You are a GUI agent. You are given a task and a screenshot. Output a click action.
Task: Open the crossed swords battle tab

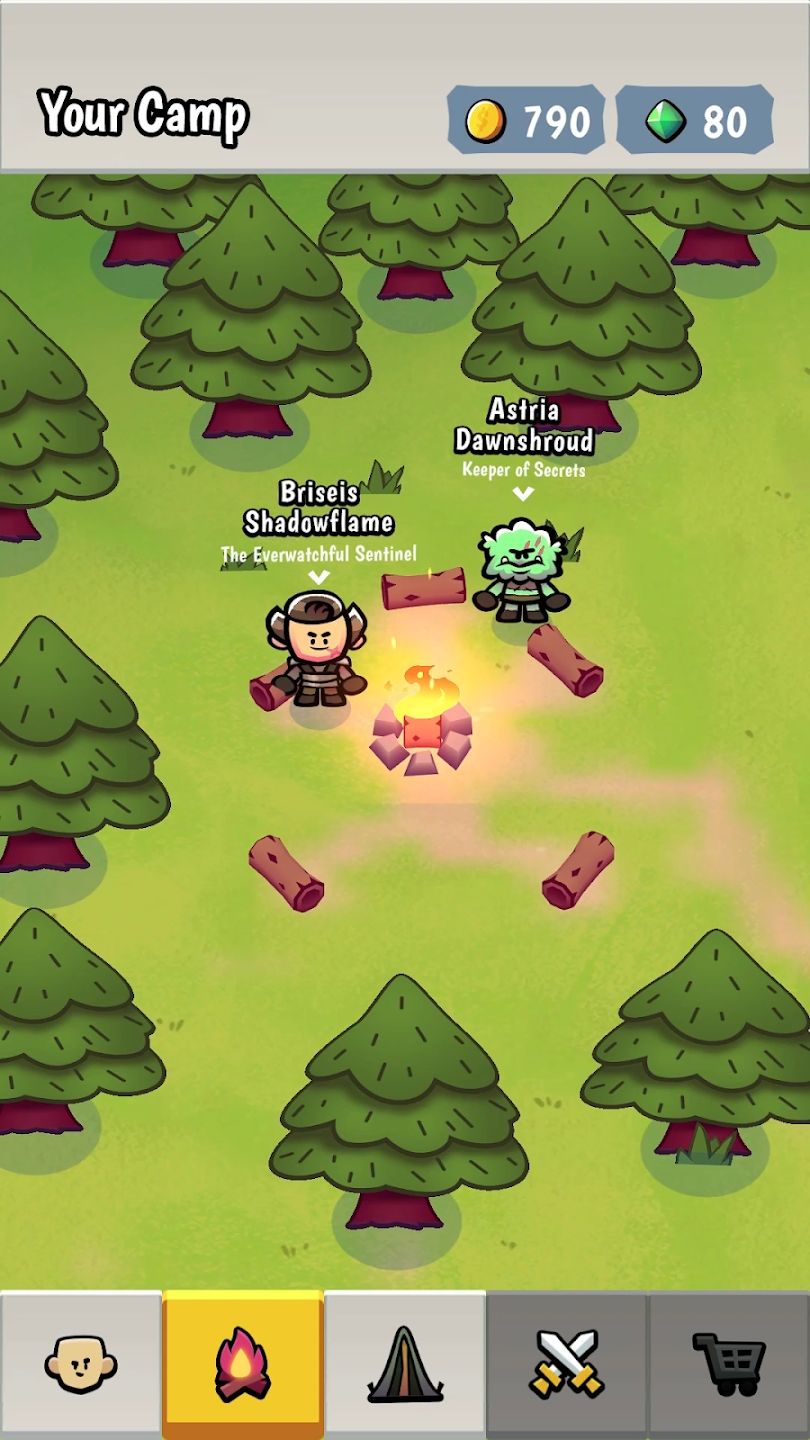(567, 1364)
